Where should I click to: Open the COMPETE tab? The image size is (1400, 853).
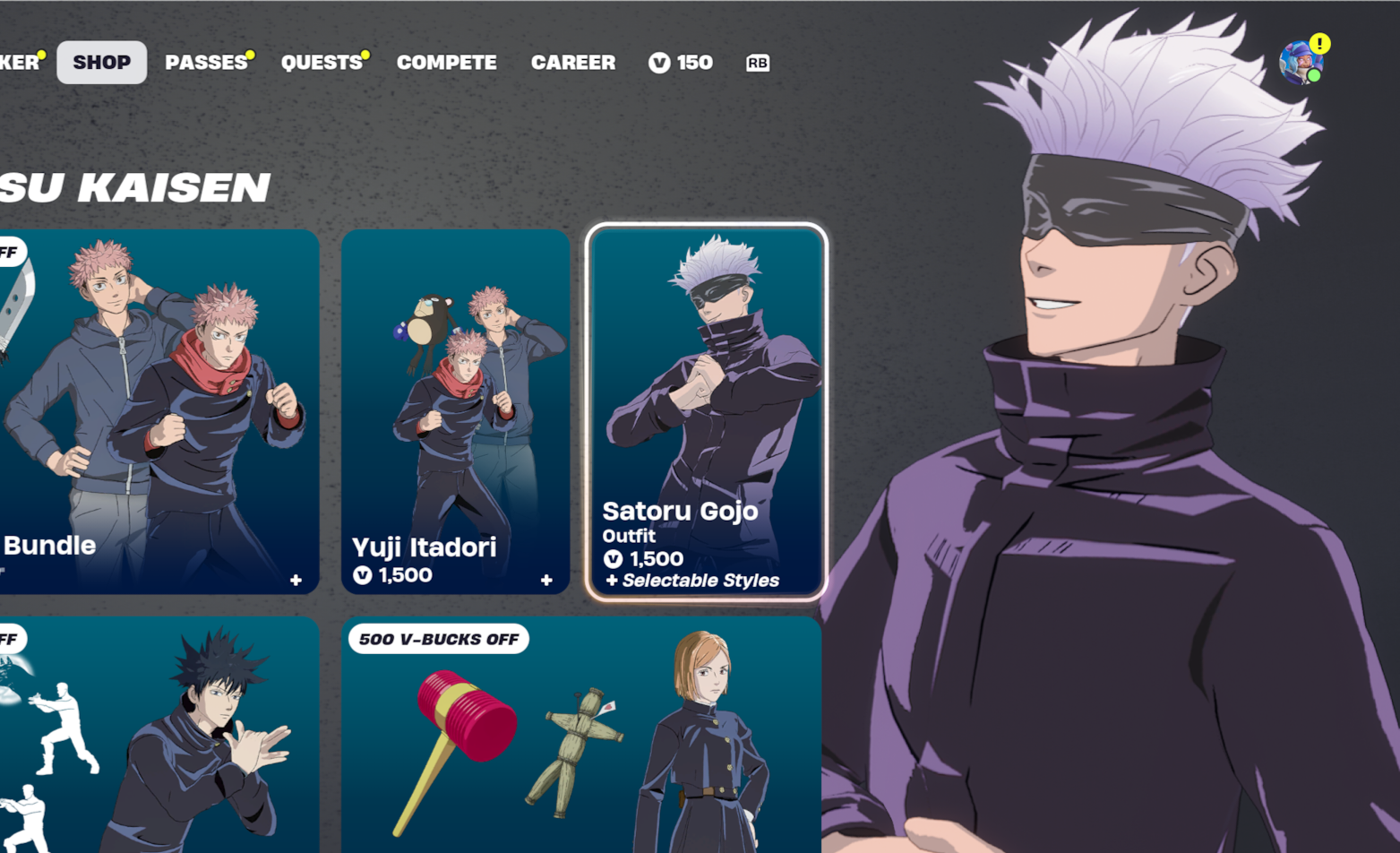(446, 62)
